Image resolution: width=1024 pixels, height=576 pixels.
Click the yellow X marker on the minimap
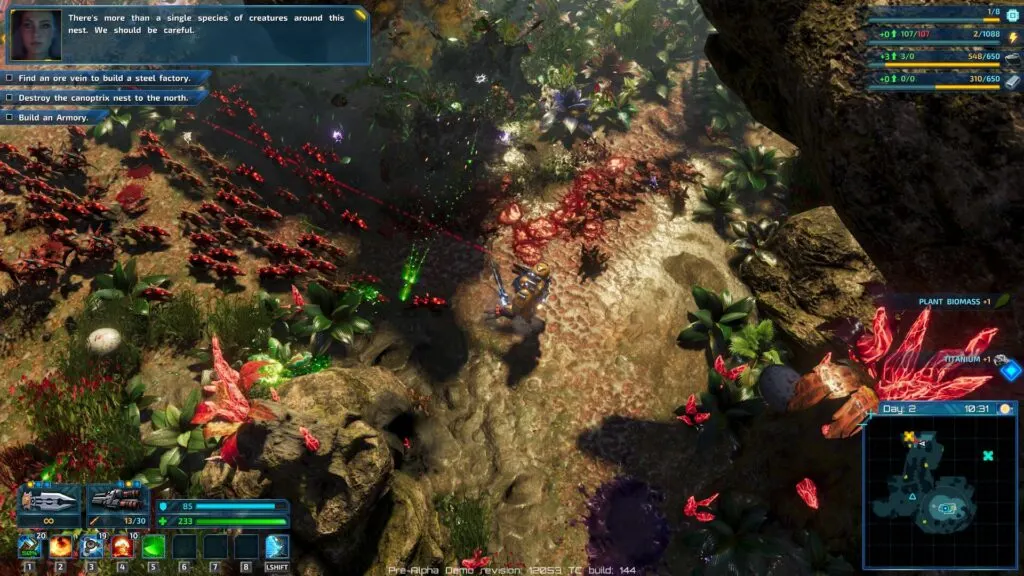[909, 437]
